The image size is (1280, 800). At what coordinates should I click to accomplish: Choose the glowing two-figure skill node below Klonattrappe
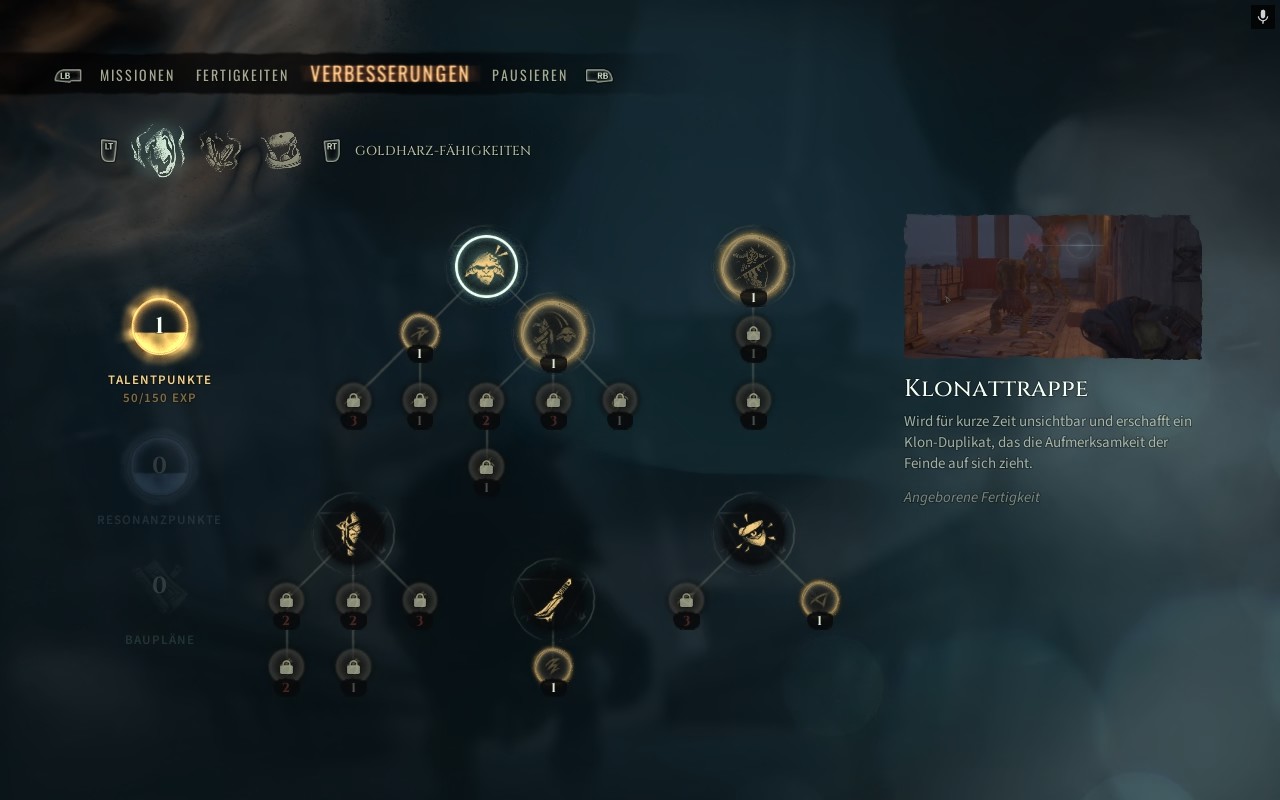click(553, 331)
